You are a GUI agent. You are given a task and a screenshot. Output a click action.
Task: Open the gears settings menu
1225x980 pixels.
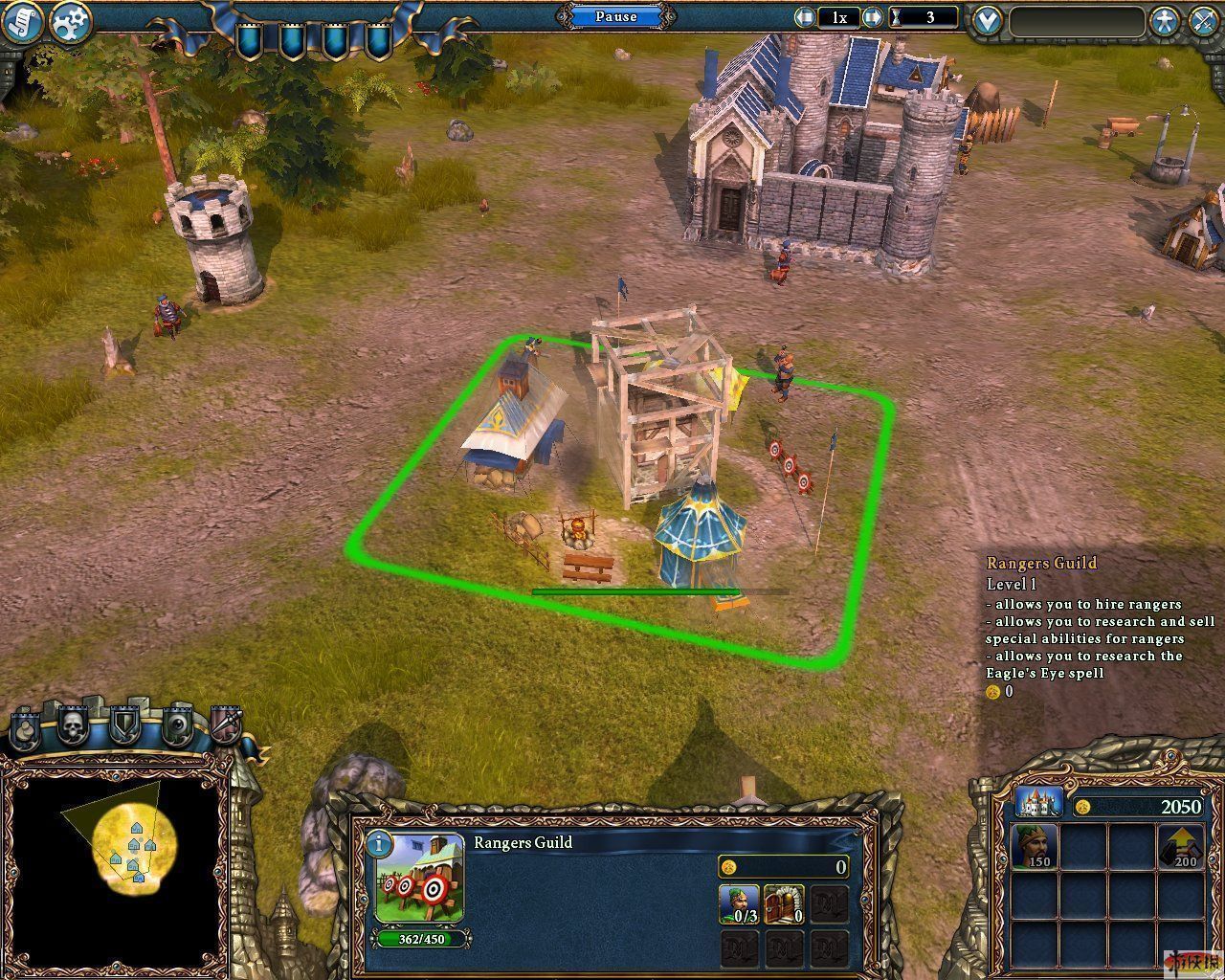[70, 23]
